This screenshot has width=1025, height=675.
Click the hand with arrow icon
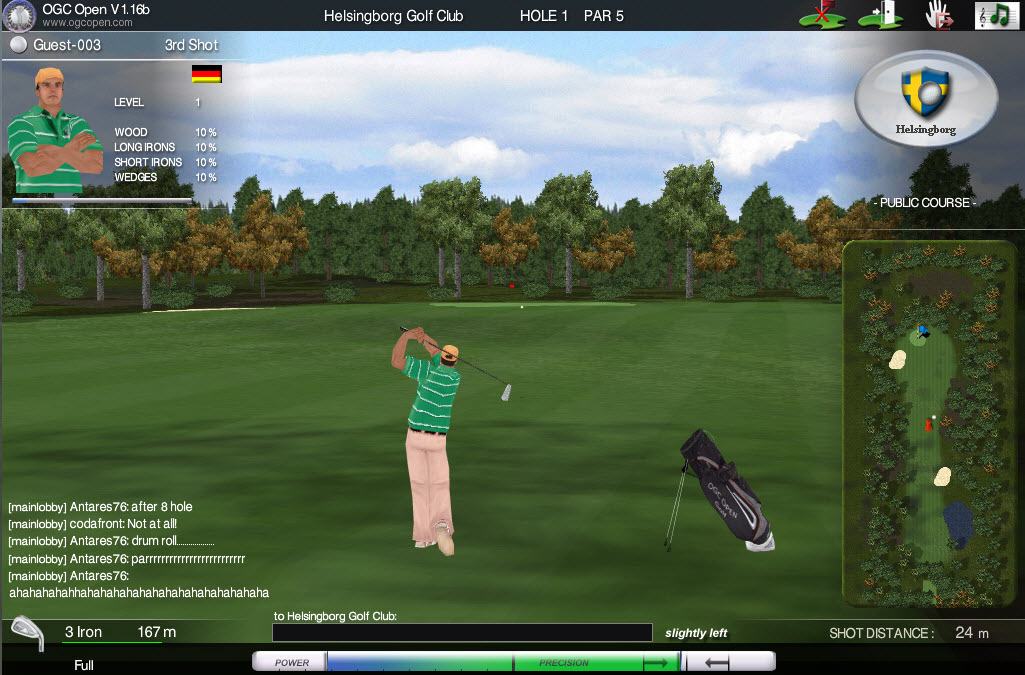coord(936,15)
